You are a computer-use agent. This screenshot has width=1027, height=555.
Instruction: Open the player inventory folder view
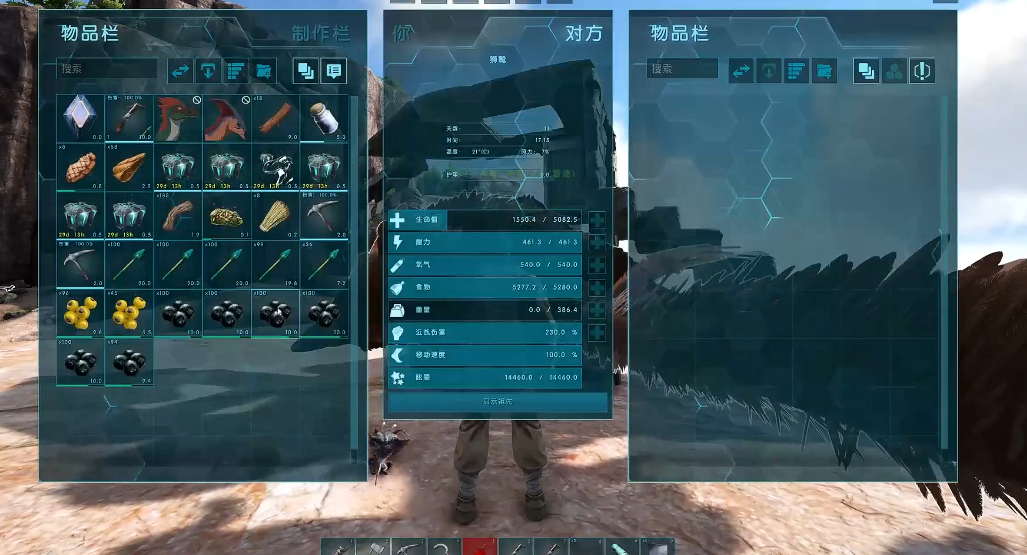(264, 70)
